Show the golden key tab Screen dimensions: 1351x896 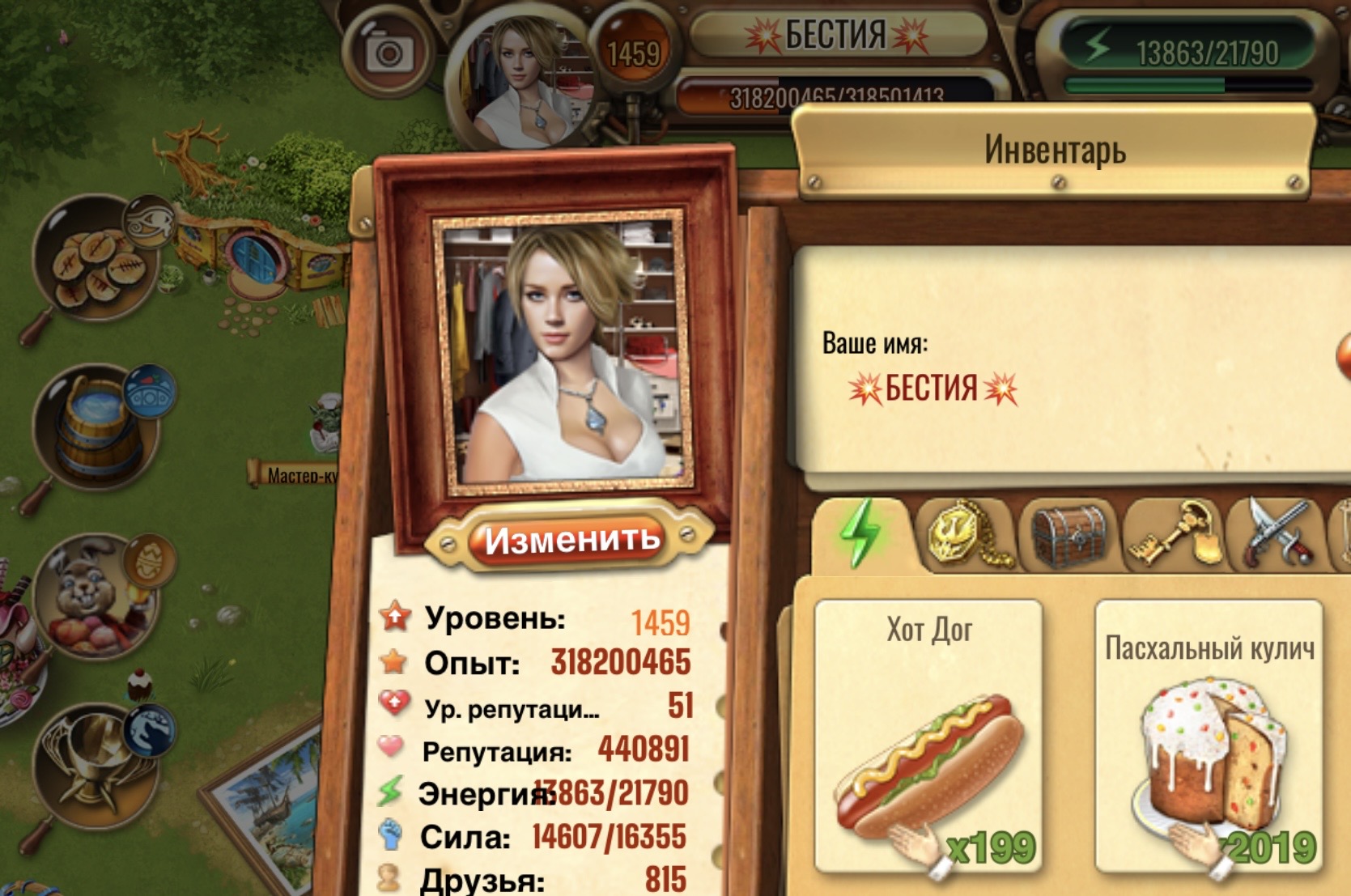pos(1173,535)
